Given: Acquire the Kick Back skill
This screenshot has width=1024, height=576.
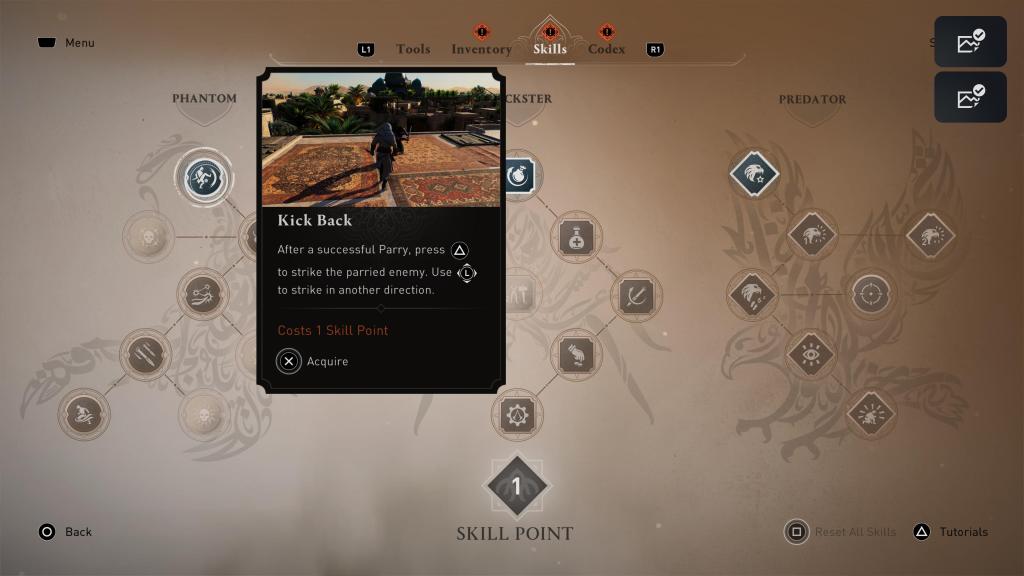Looking at the screenshot, I should [289, 361].
